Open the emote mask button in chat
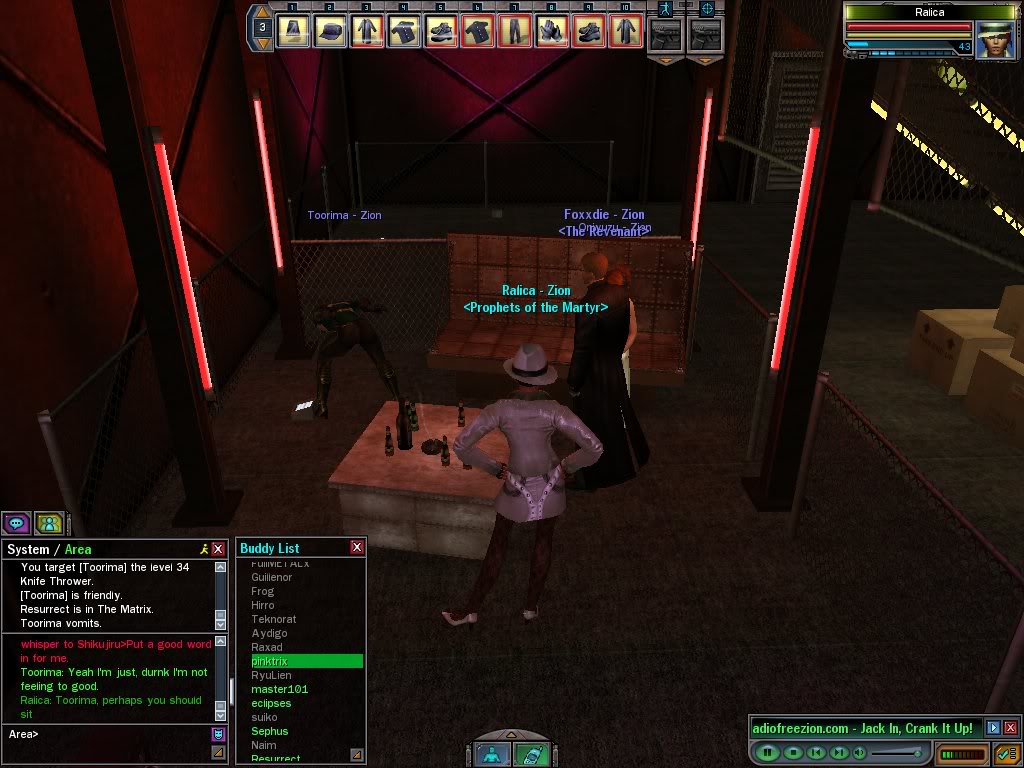Image resolution: width=1024 pixels, height=768 pixels. pyautogui.click(x=218, y=734)
